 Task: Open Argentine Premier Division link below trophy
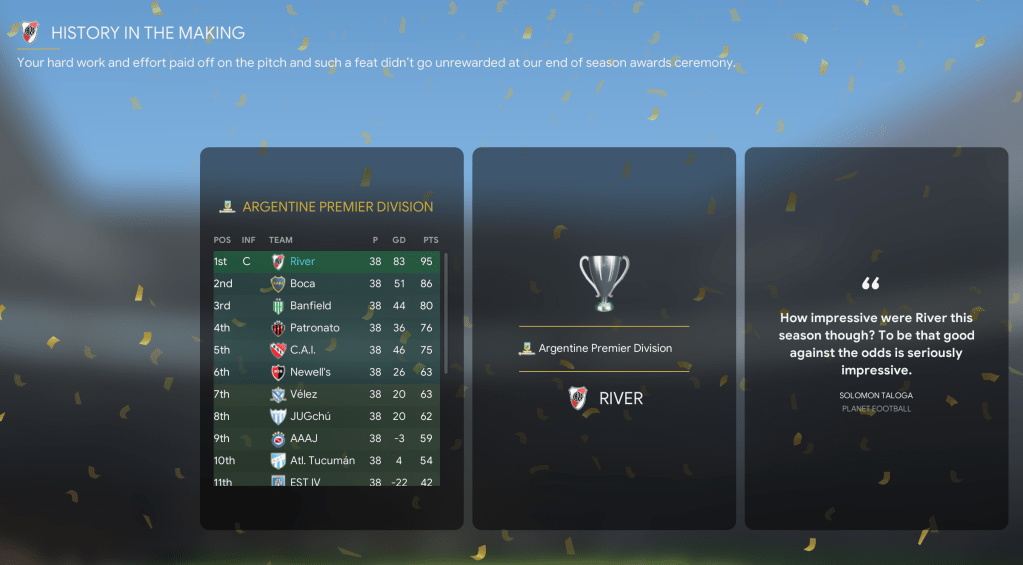604,348
